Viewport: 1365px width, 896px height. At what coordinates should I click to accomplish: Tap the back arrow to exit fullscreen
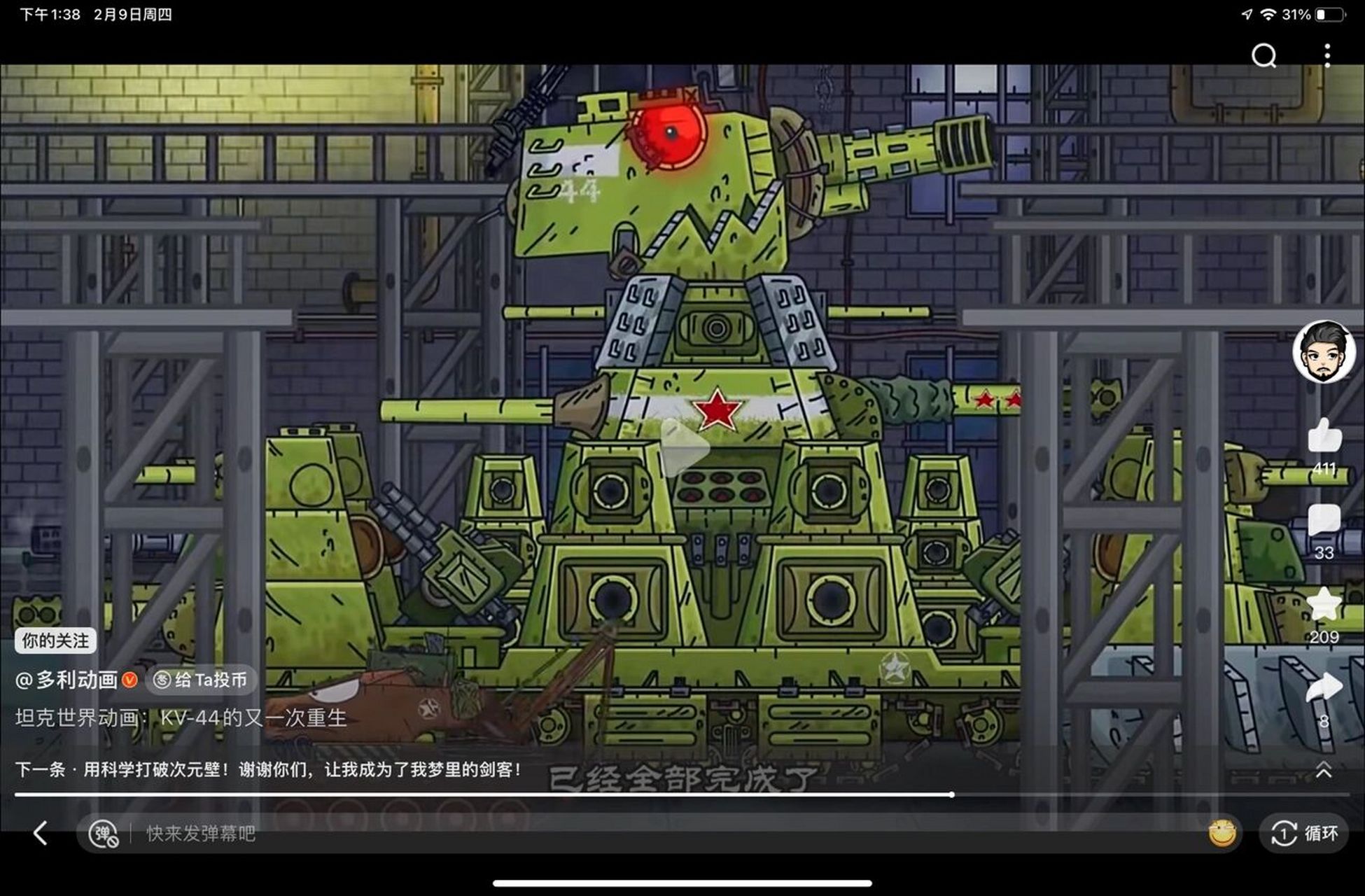click(40, 833)
